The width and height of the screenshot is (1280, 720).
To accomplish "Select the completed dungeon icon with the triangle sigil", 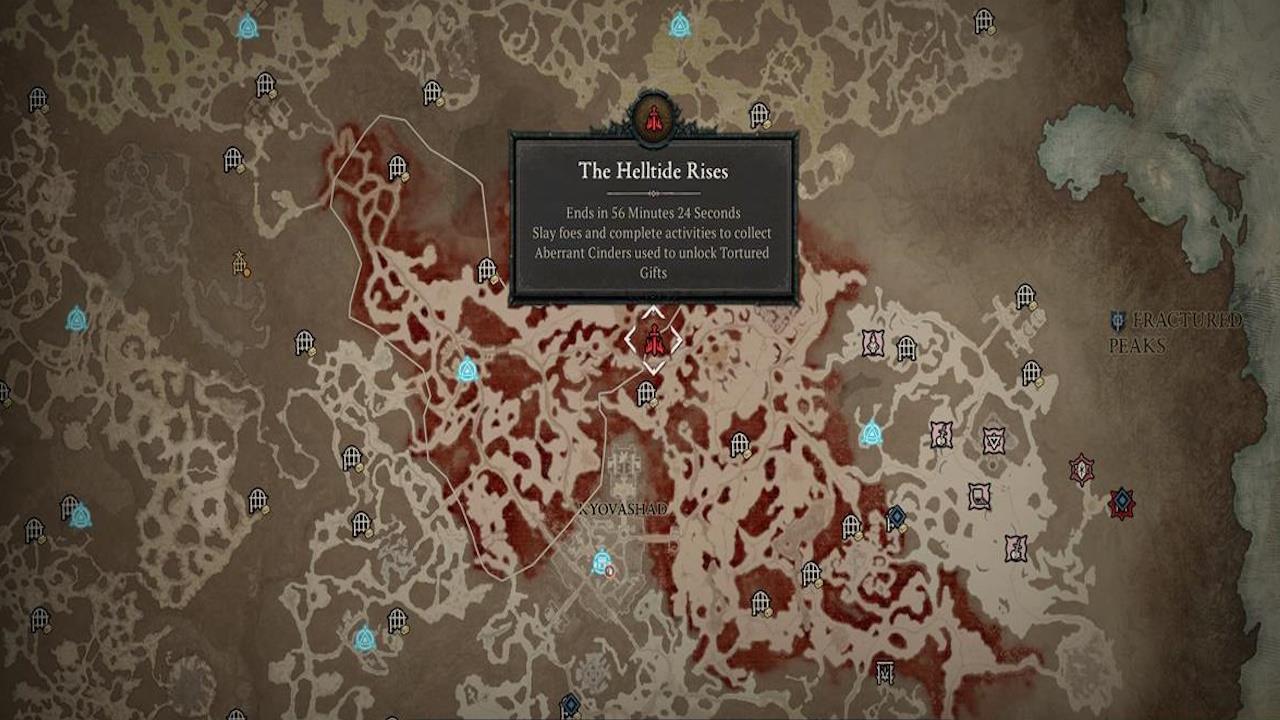I will pos(994,438).
